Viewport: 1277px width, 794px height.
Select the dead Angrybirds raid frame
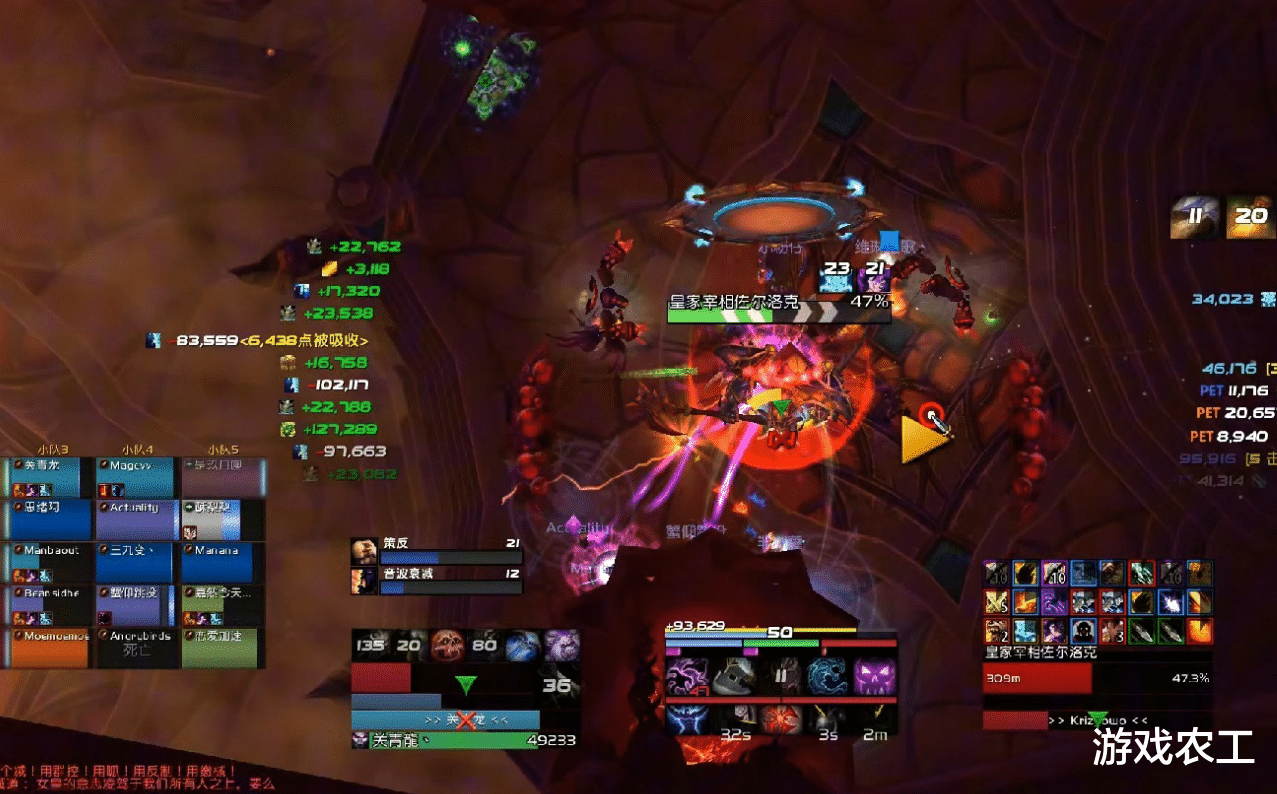(x=135, y=647)
